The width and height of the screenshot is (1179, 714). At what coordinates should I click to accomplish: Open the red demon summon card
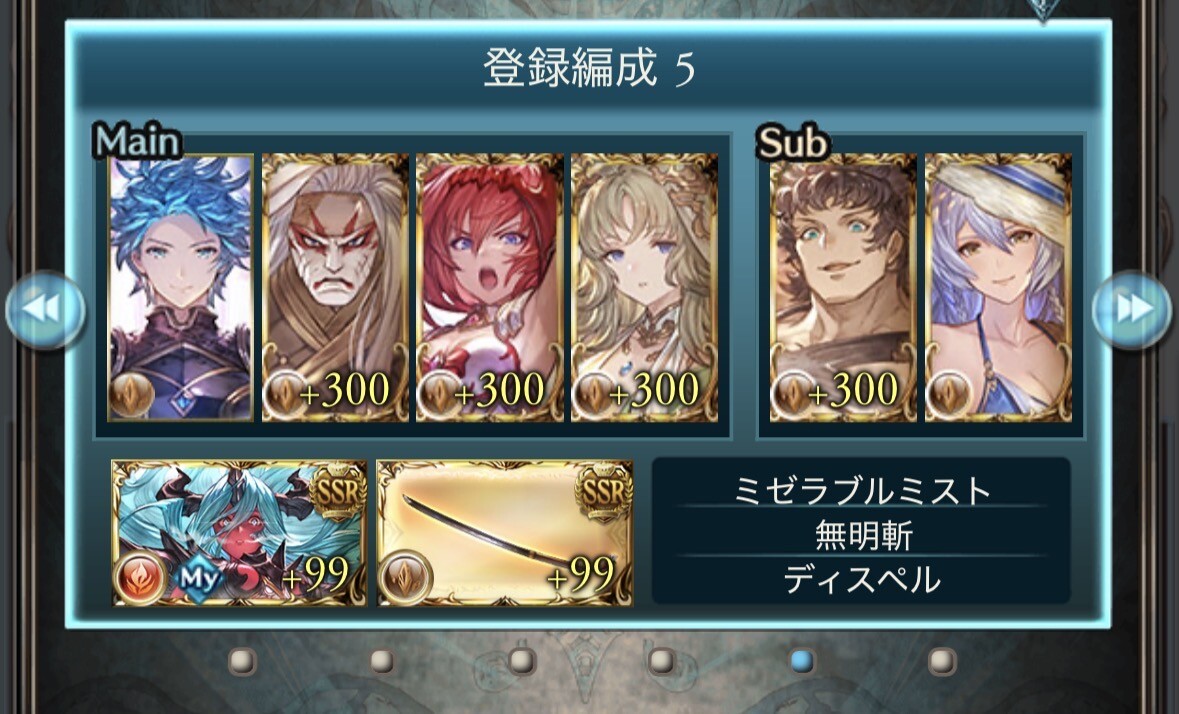coord(239,533)
